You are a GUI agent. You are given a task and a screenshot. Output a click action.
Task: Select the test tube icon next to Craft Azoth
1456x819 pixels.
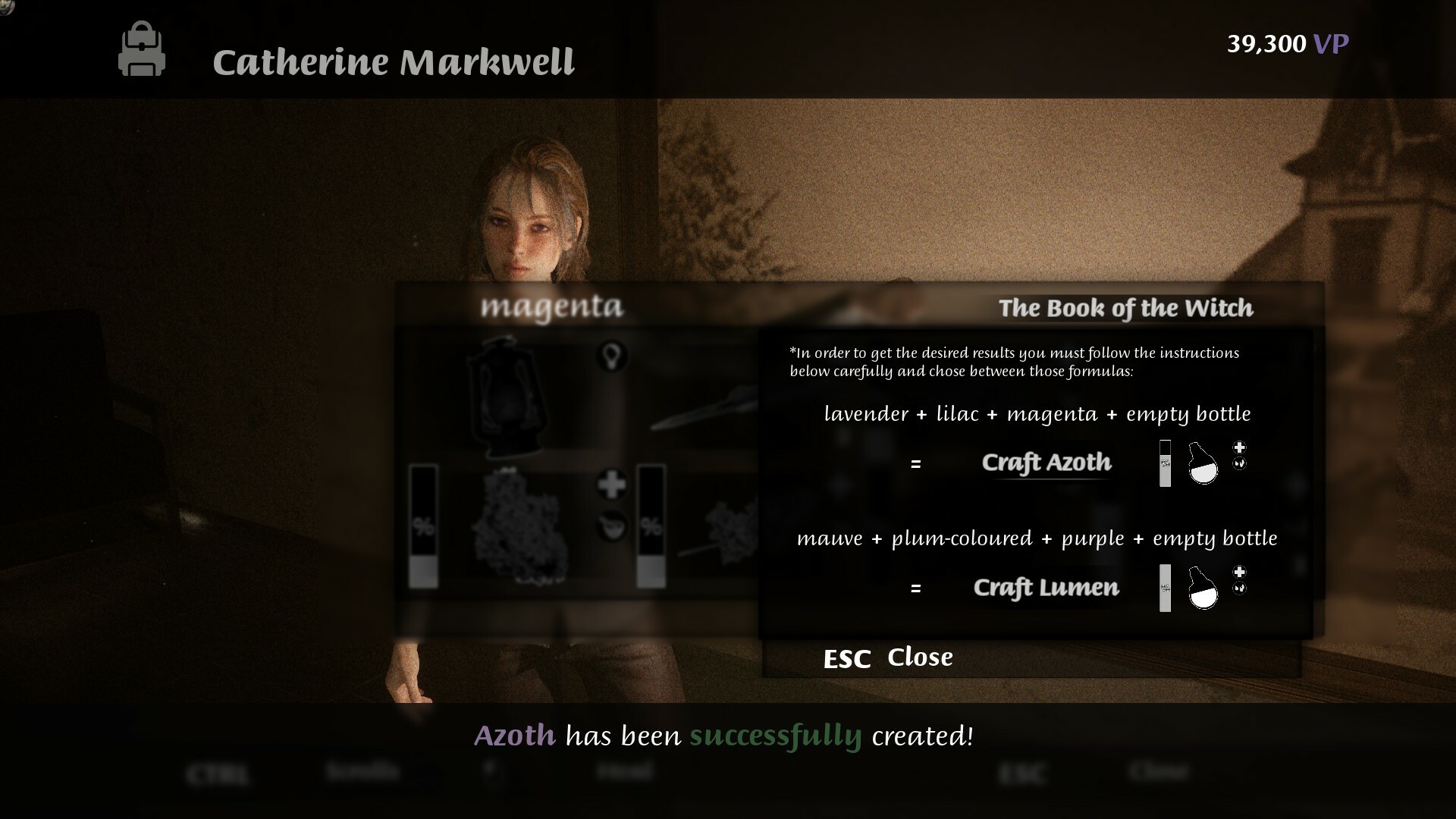click(x=1166, y=463)
